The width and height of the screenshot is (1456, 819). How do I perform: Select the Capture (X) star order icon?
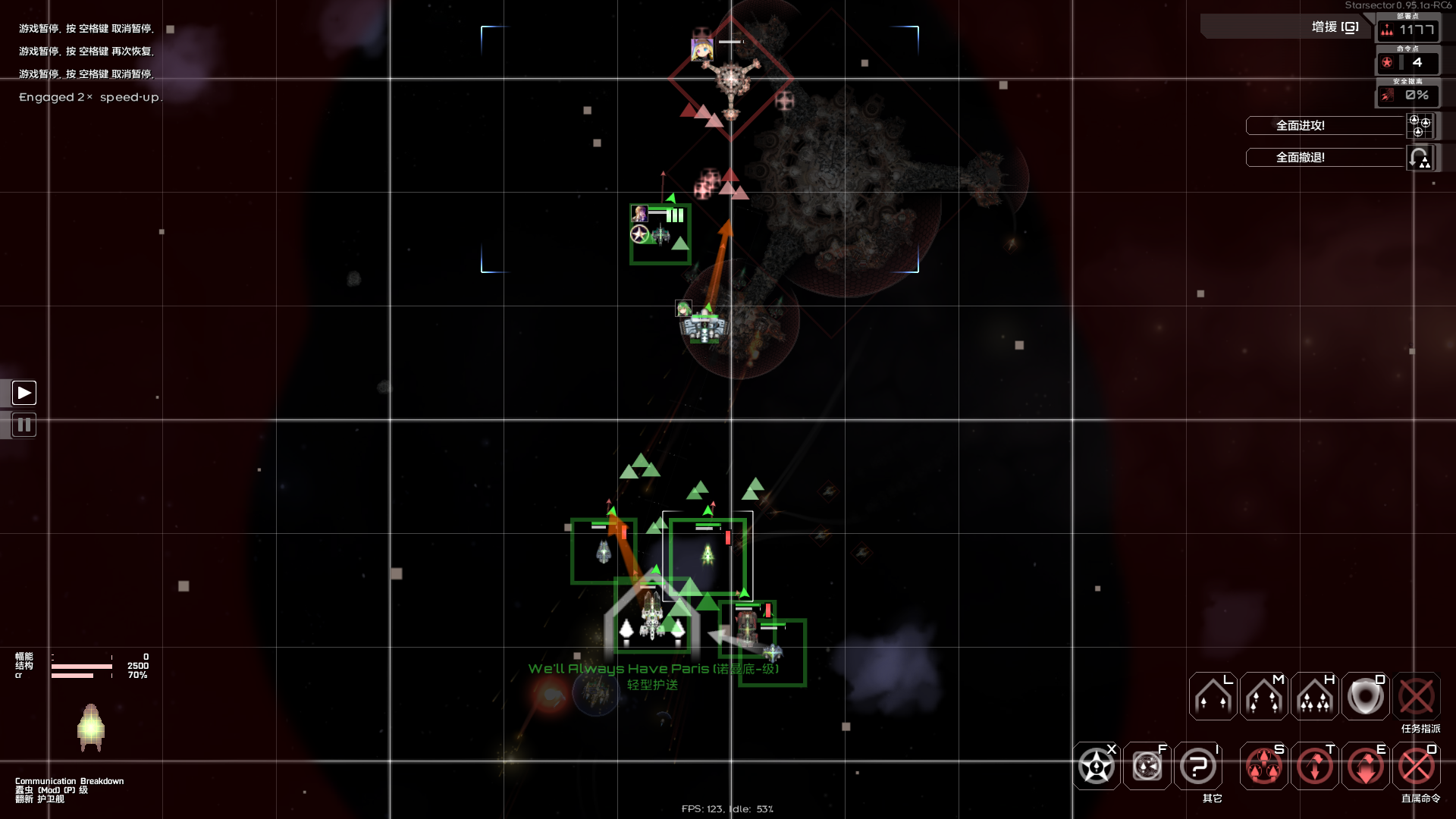pyautogui.click(x=1095, y=766)
